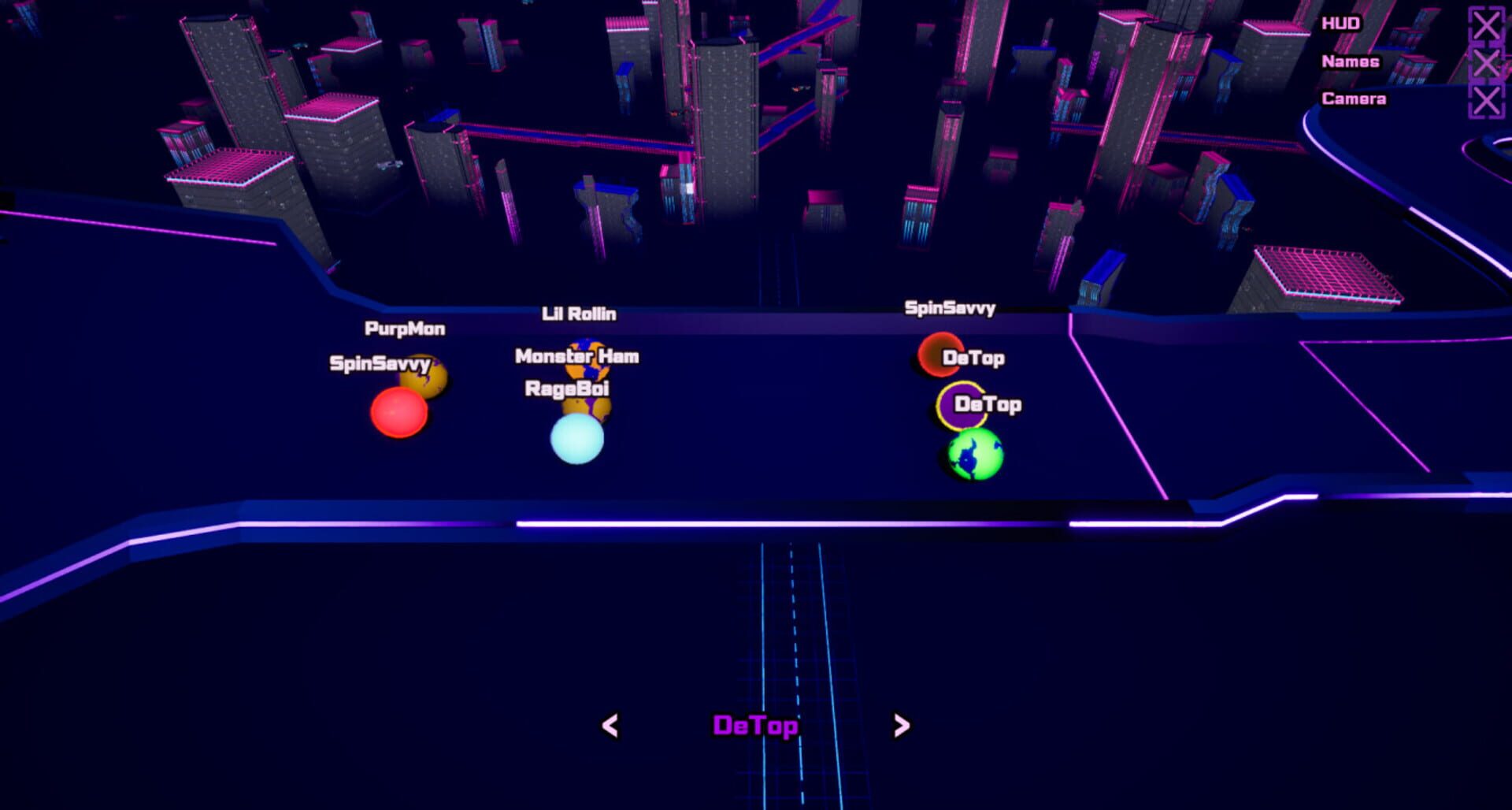Click the left arrow to view previous player
This screenshot has width=1512, height=810.
tap(610, 724)
